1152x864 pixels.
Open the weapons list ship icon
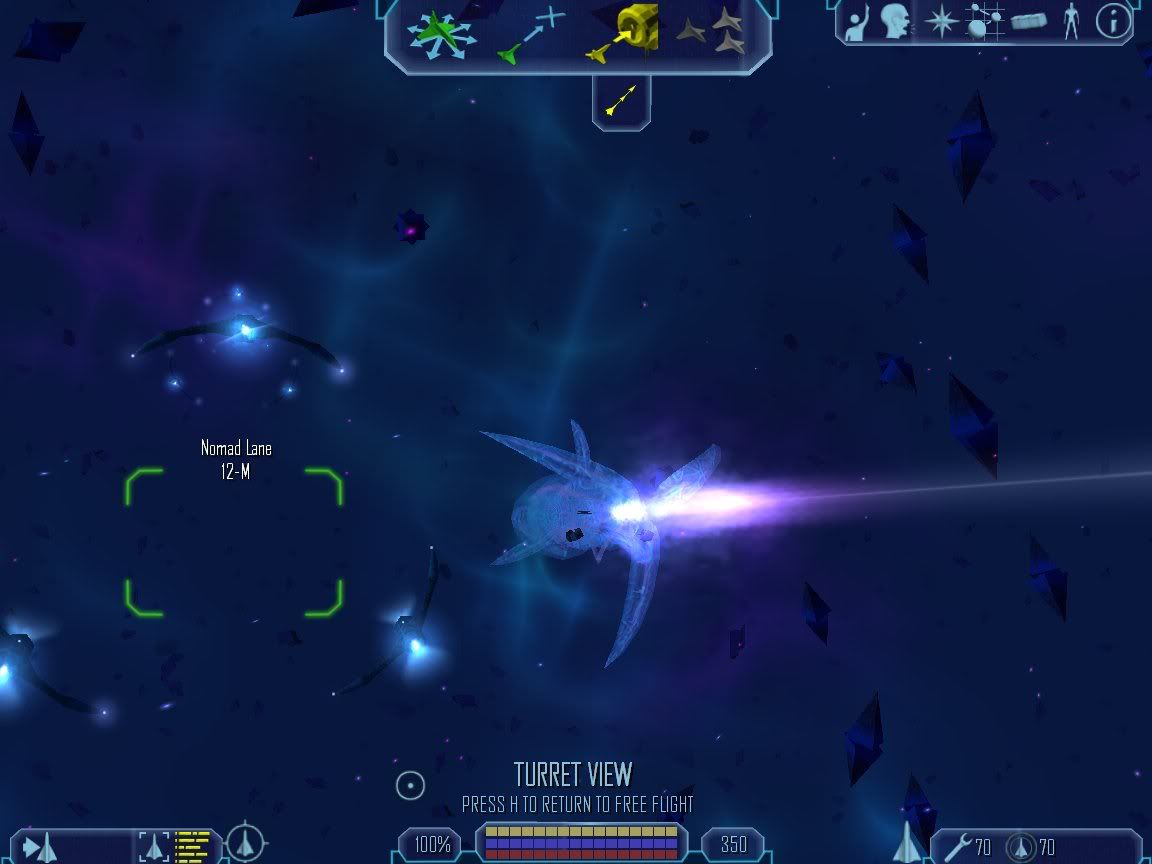[907, 842]
